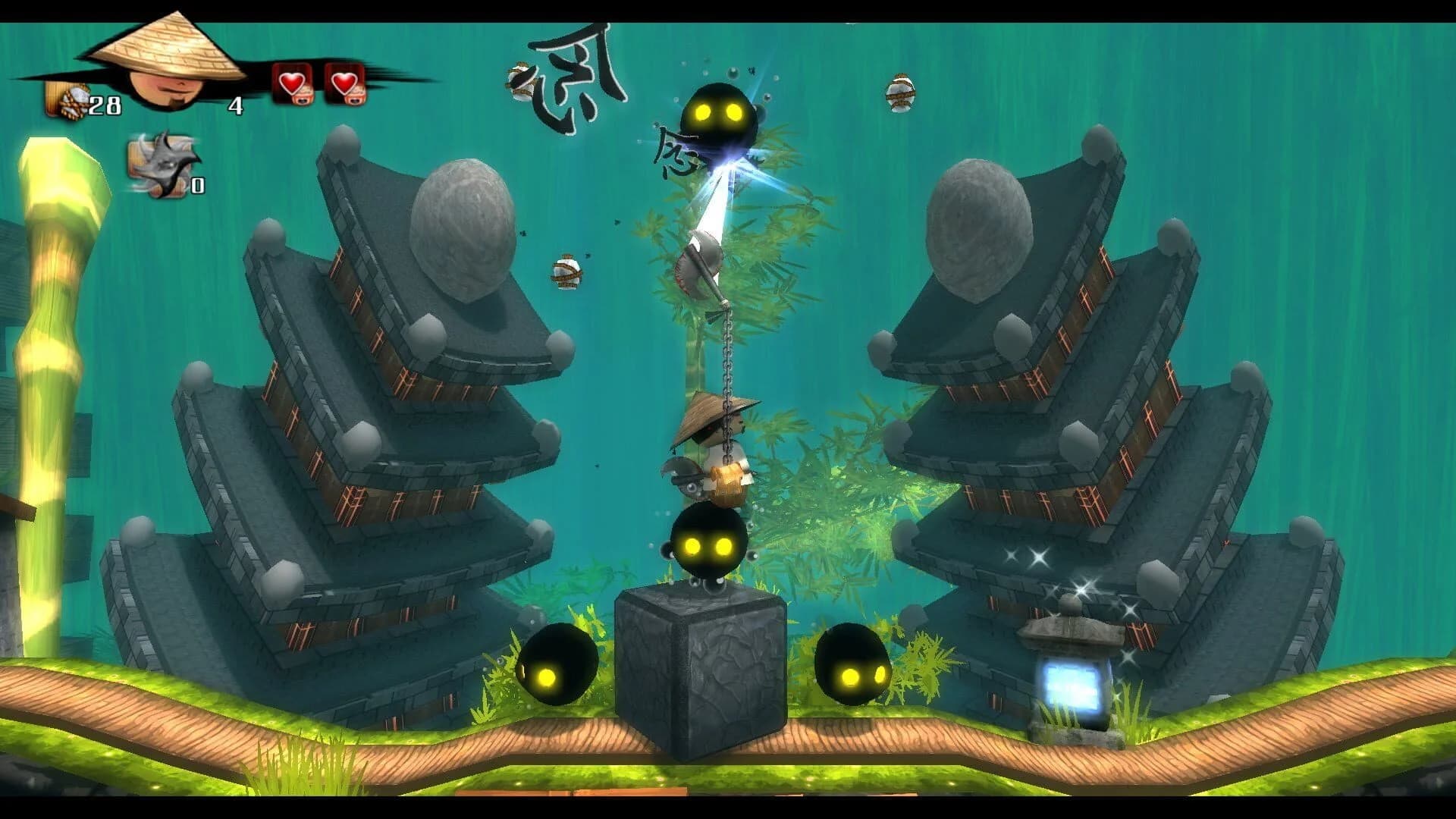Click the second heart health icon
The height and width of the screenshot is (819, 1456).
345,83
